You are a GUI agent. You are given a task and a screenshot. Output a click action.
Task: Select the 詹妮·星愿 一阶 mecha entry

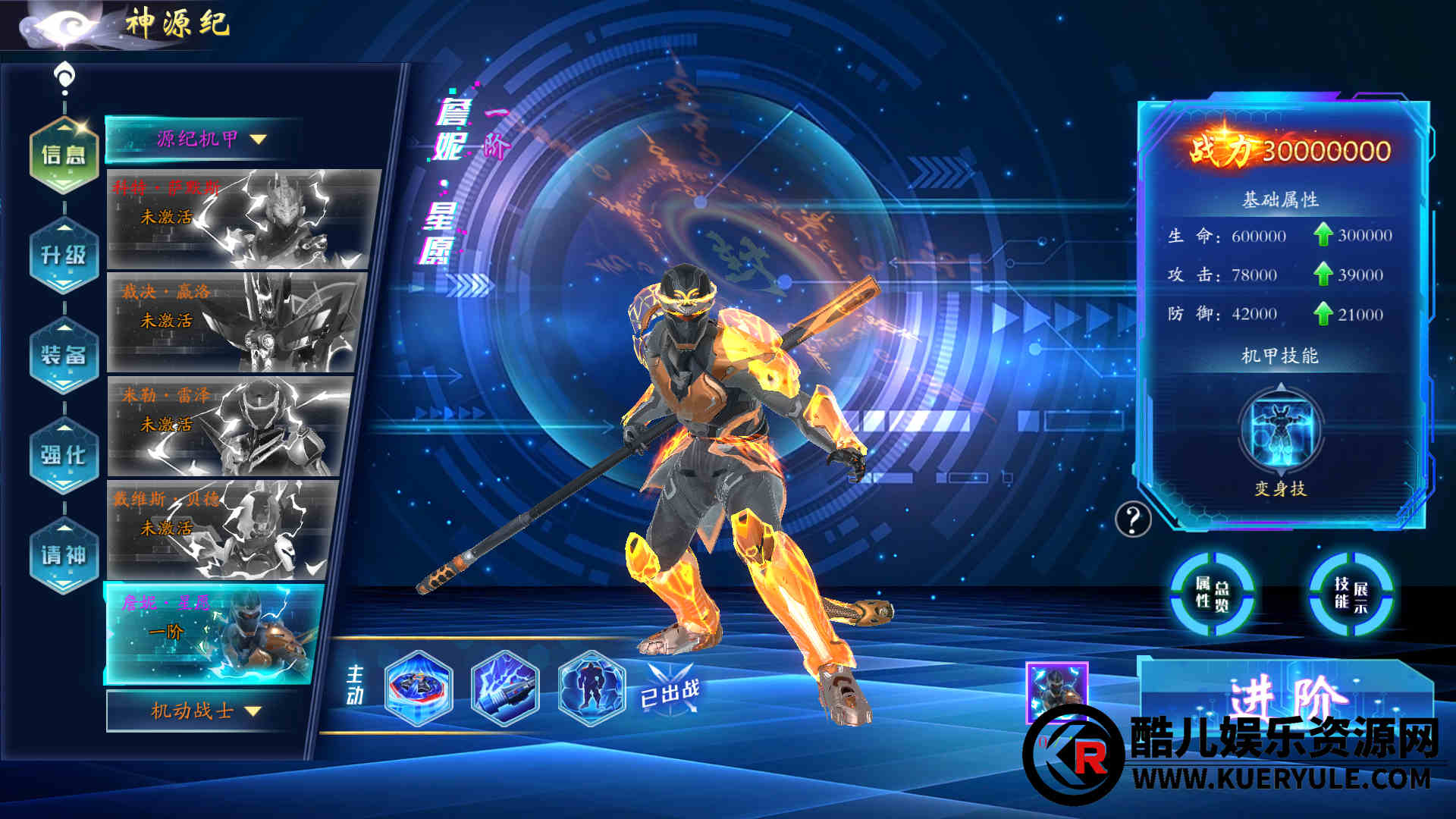tap(212, 633)
